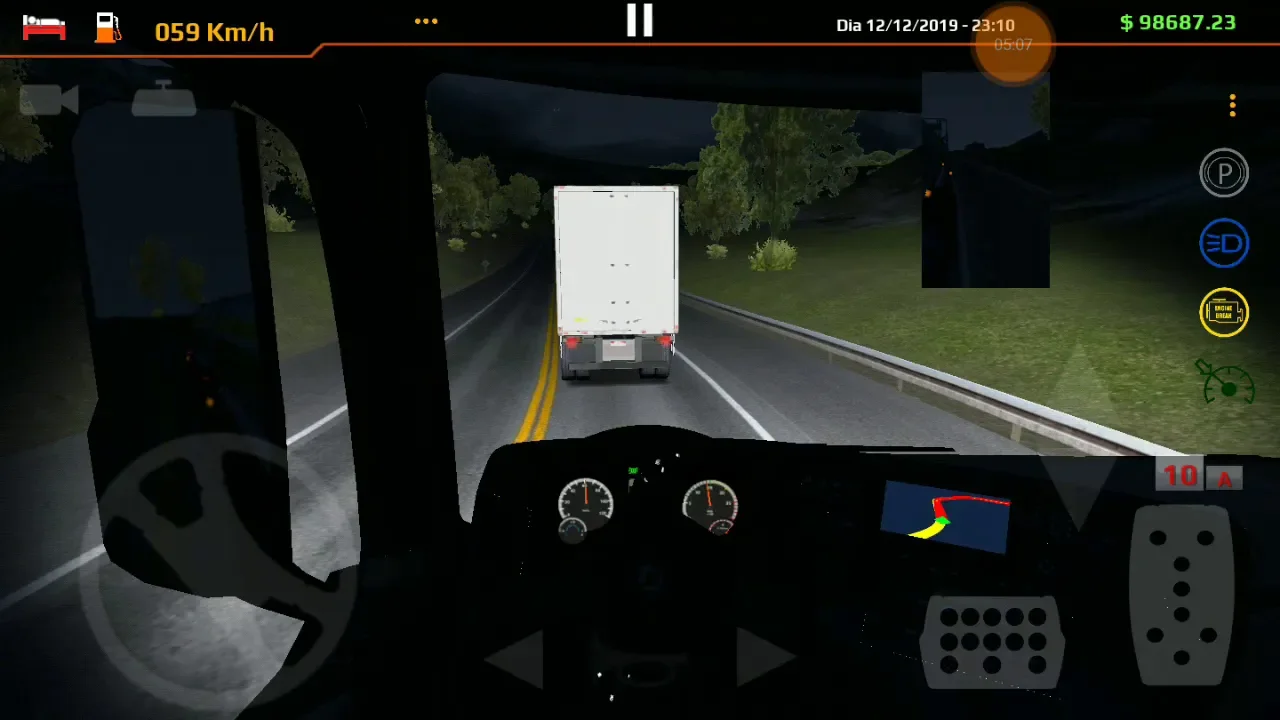The width and height of the screenshot is (1280, 720).
Task: Toggle the rearview mirror icon
Action: click(x=164, y=99)
